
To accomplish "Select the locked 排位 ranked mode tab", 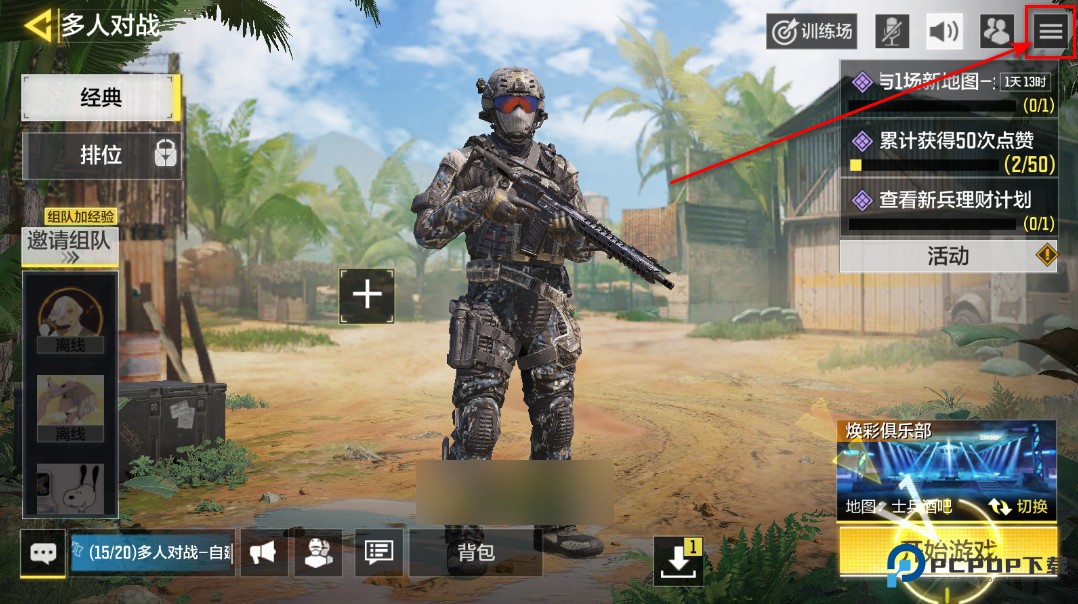I will (x=101, y=155).
